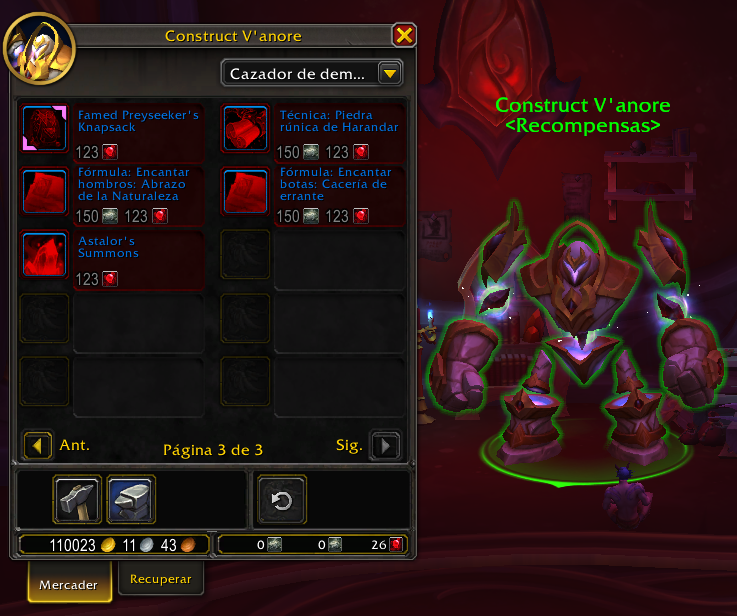Go to previous page with Ant. arrow
This screenshot has width=737, height=616.
pos(38,445)
